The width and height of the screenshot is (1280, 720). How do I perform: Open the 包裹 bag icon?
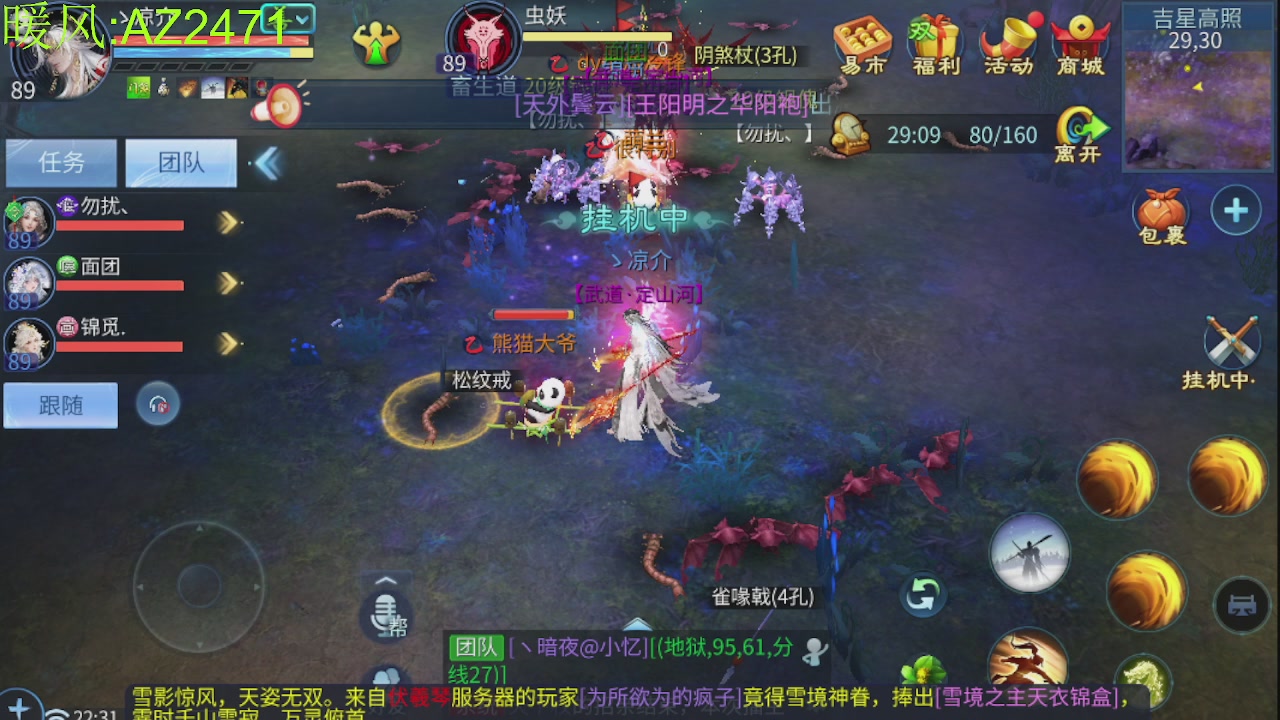(x=1163, y=212)
